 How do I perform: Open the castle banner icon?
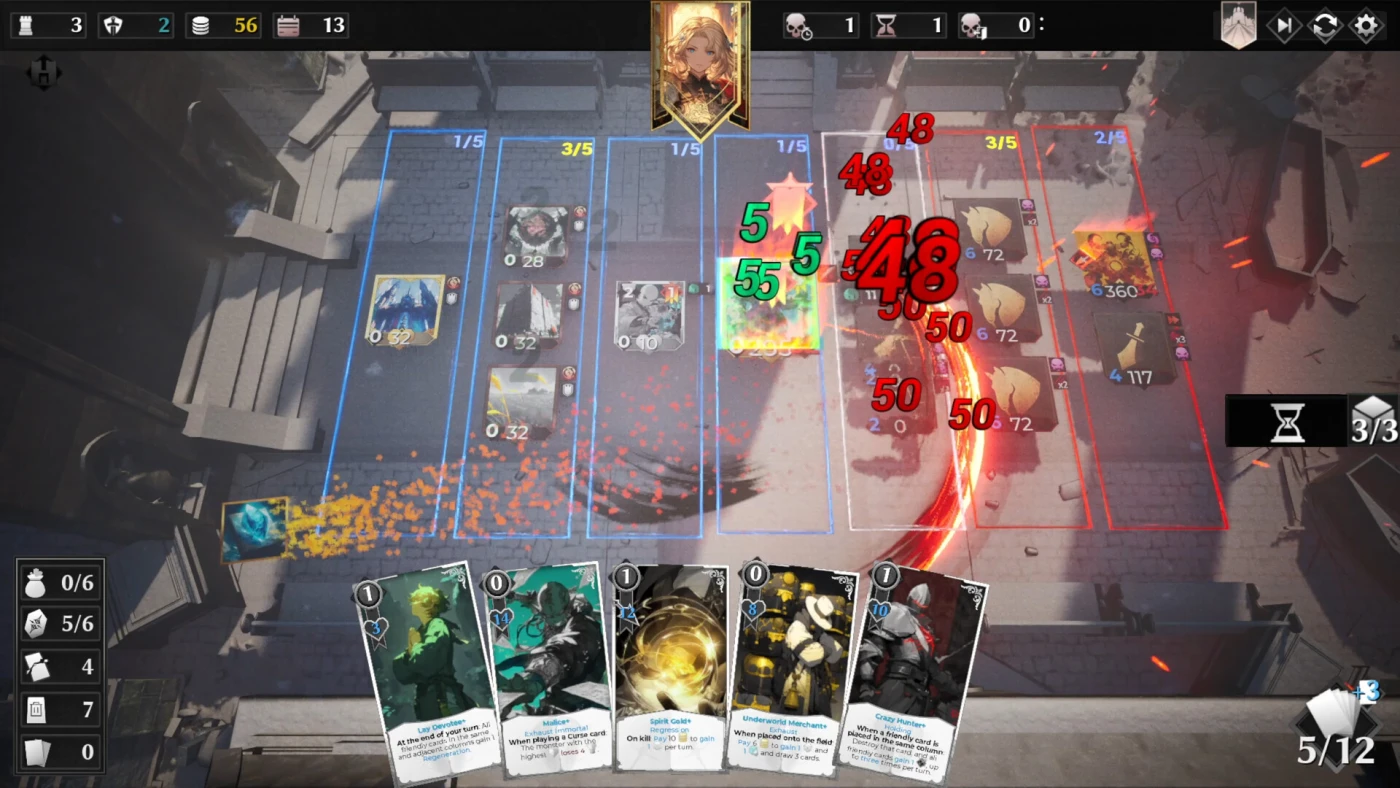click(1239, 26)
